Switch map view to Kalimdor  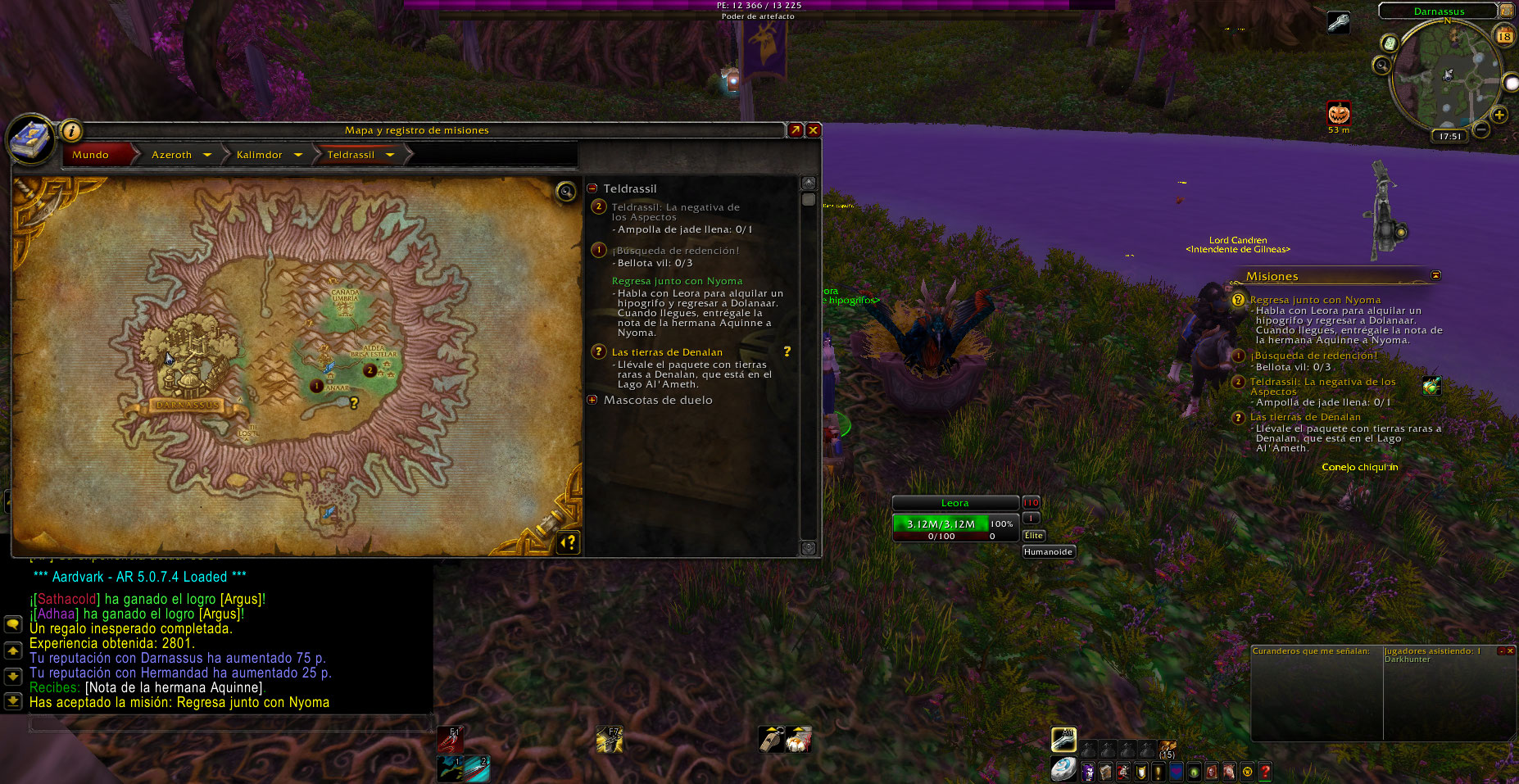click(259, 155)
